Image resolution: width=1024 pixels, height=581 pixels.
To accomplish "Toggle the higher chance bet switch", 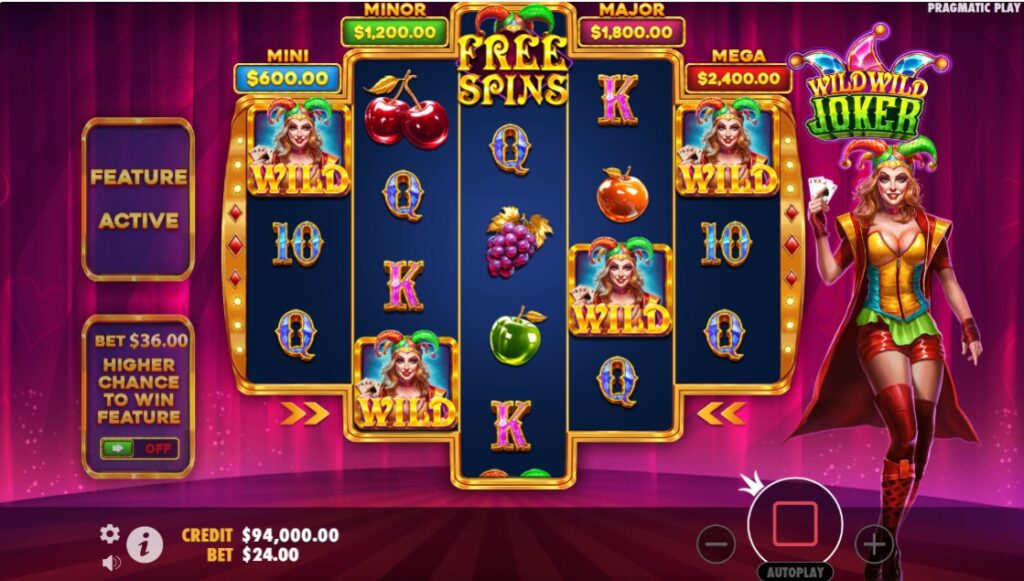I will click(x=139, y=448).
